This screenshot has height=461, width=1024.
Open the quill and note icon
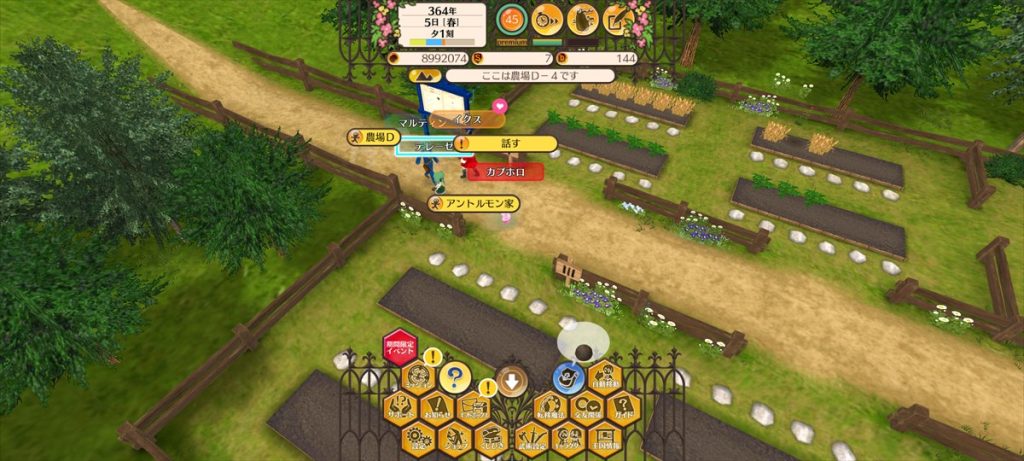click(618, 18)
